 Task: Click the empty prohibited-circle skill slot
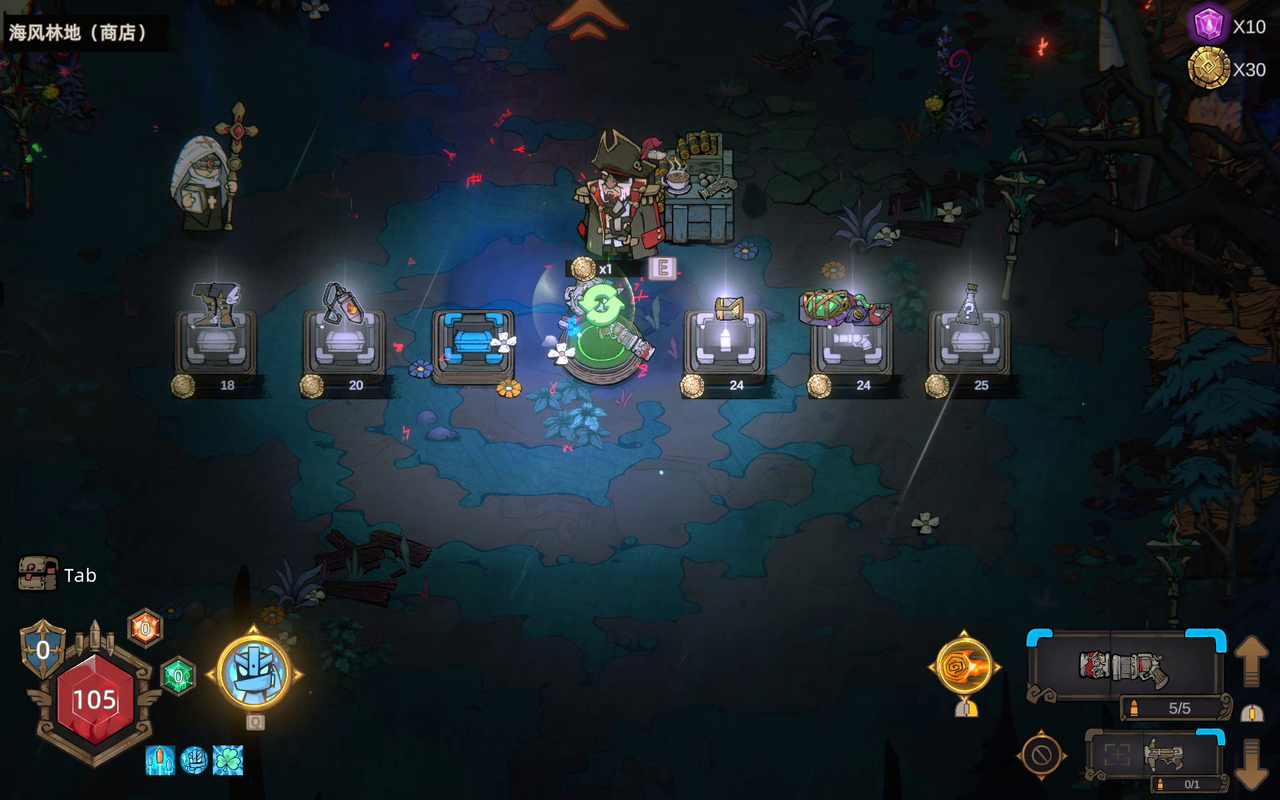[1041, 756]
